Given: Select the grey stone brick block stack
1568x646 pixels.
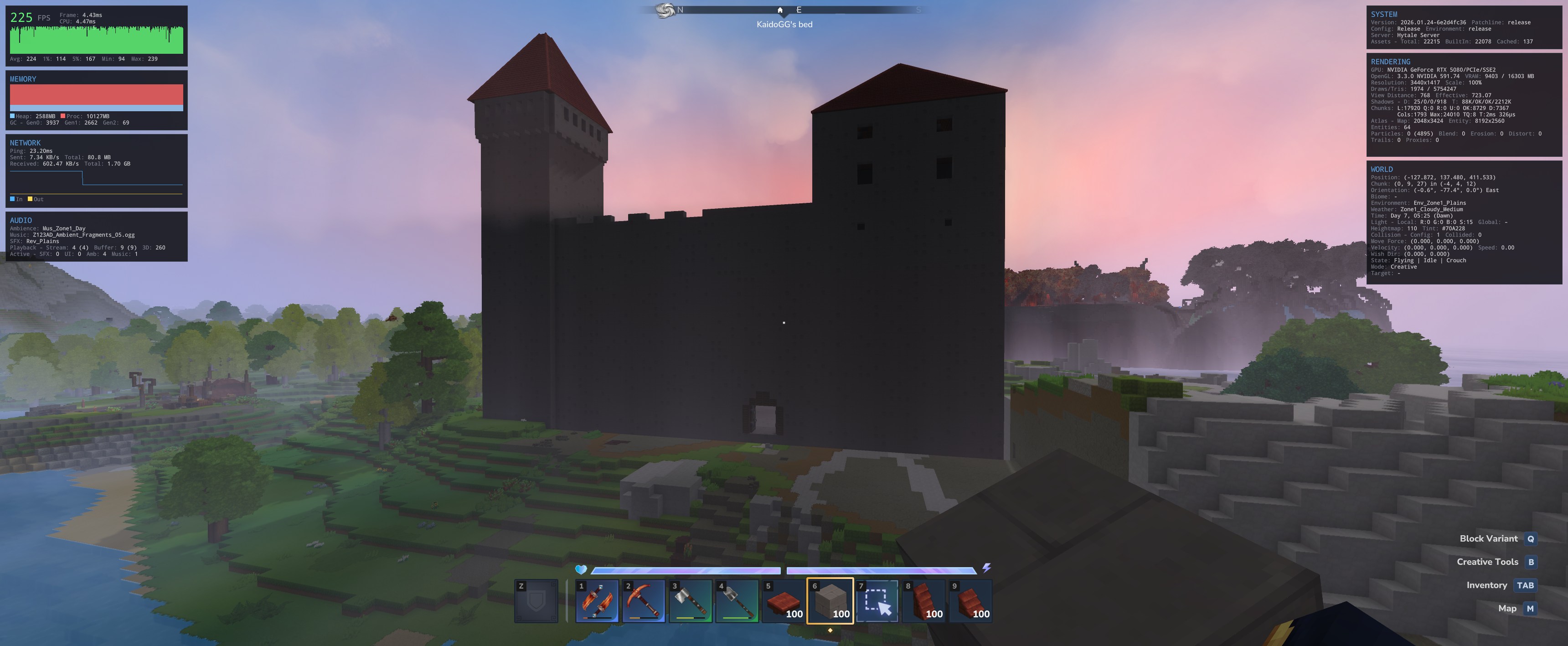Looking at the screenshot, I should (830, 601).
